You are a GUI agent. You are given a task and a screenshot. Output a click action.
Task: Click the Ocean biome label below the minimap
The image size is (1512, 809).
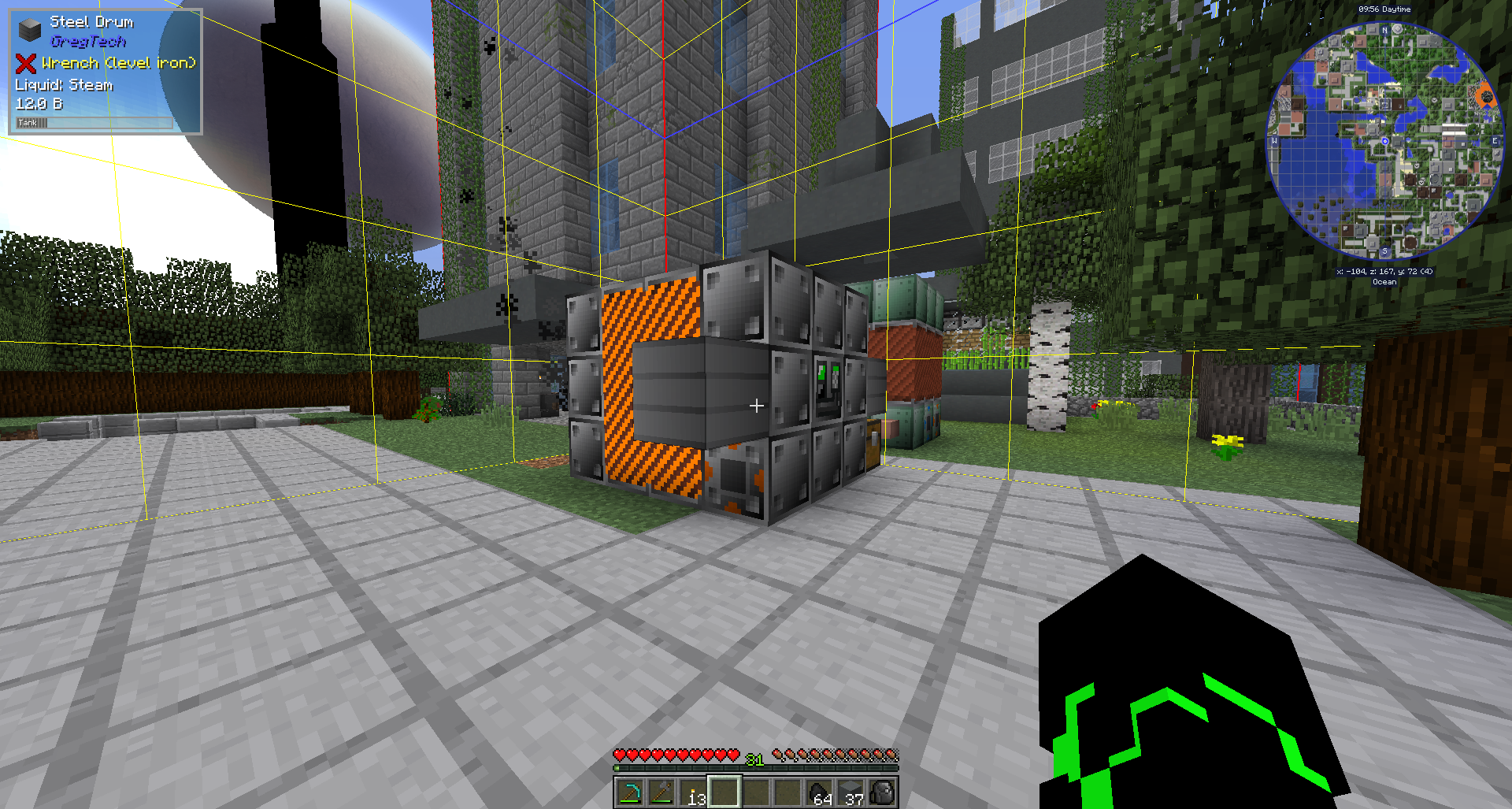(x=1385, y=280)
